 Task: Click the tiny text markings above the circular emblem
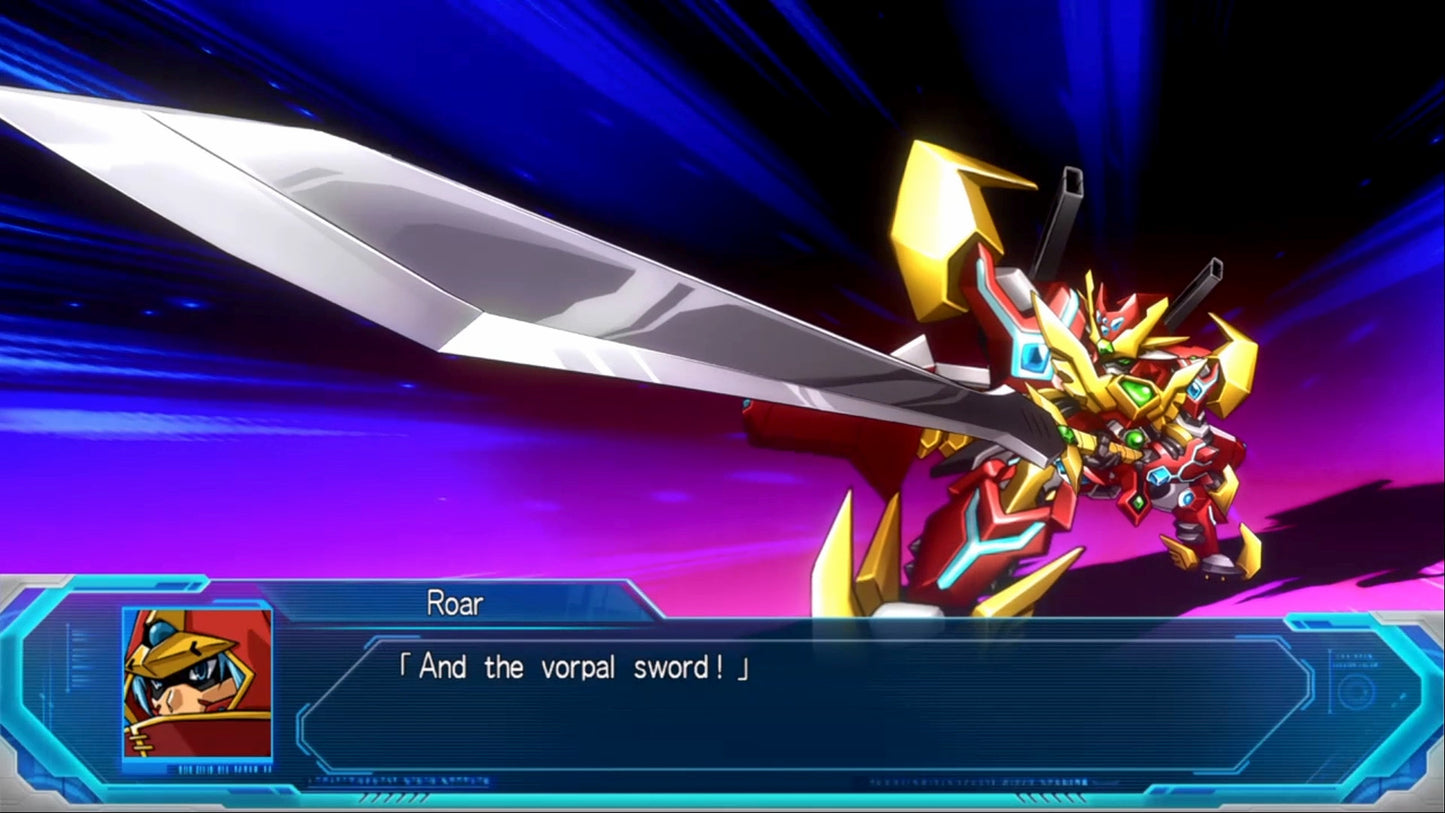[x=1356, y=659]
